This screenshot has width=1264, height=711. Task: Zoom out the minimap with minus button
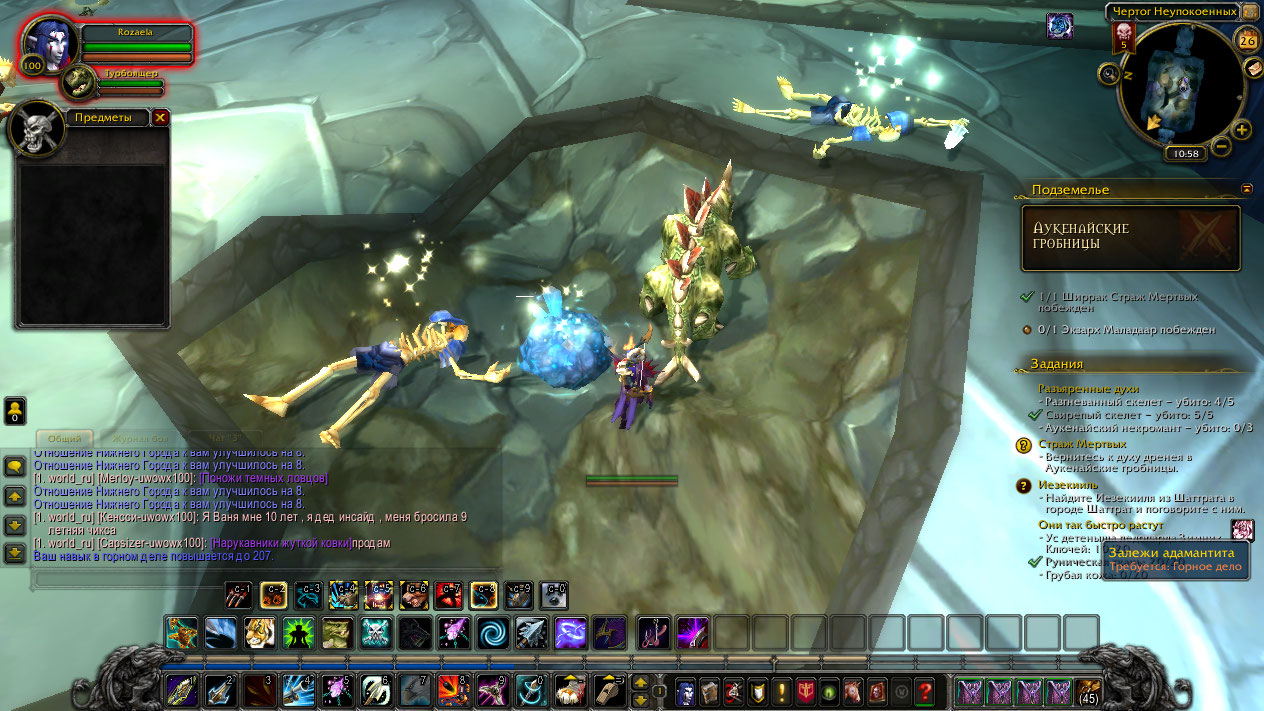pyautogui.click(x=1221, y=147)
